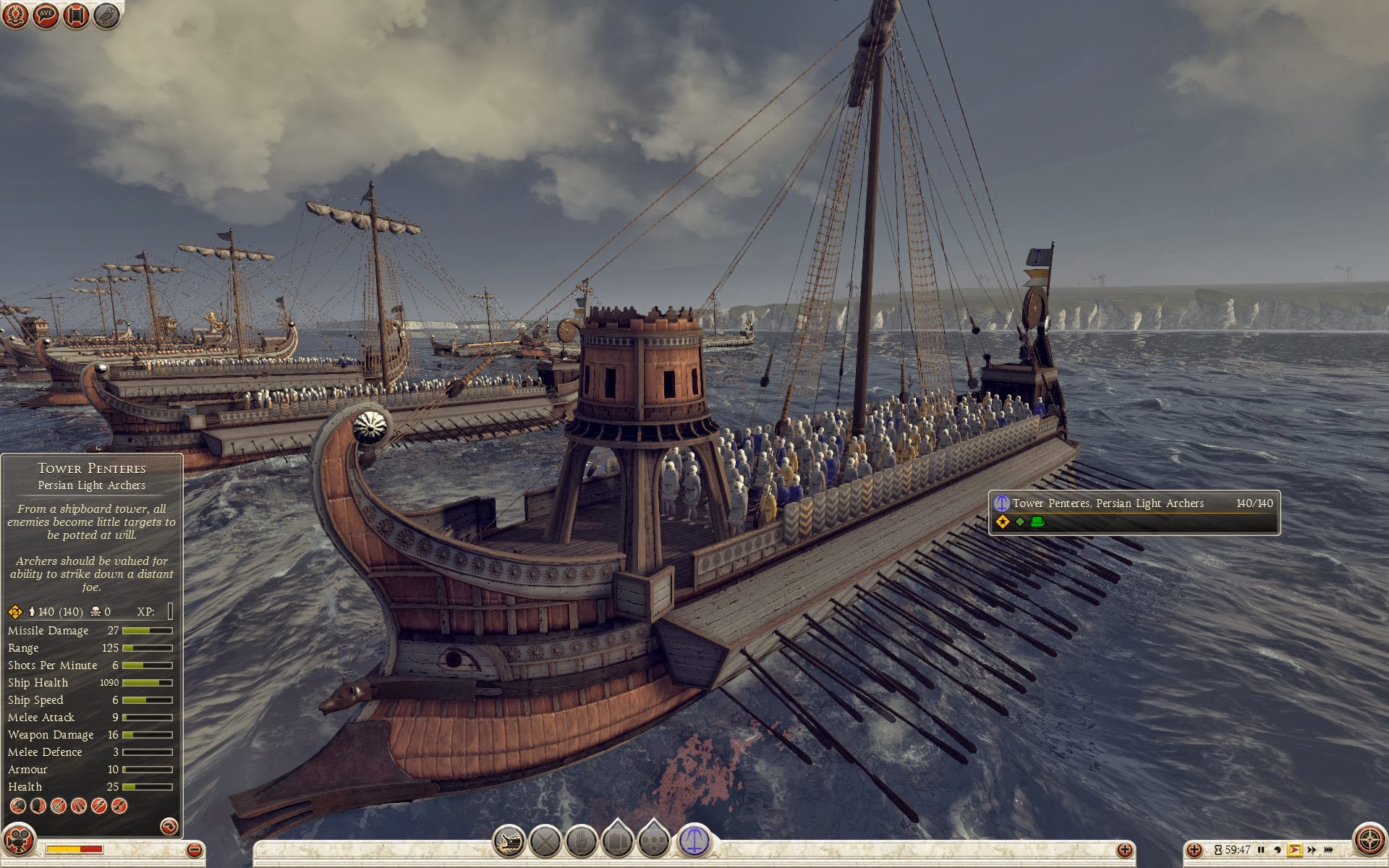Open the scroll objectives button
This screenshot has height=868, width=1389.
76,15
